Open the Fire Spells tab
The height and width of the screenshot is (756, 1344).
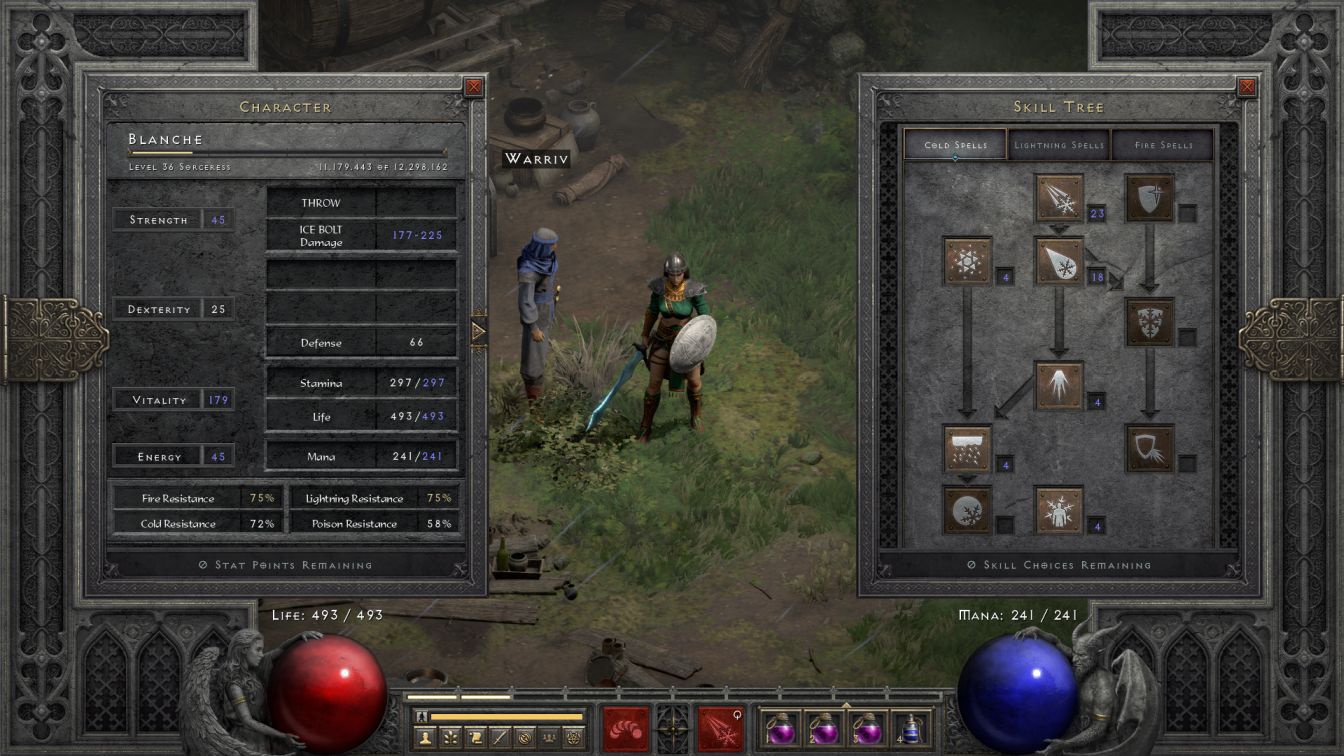click(x=1163, y=145)
